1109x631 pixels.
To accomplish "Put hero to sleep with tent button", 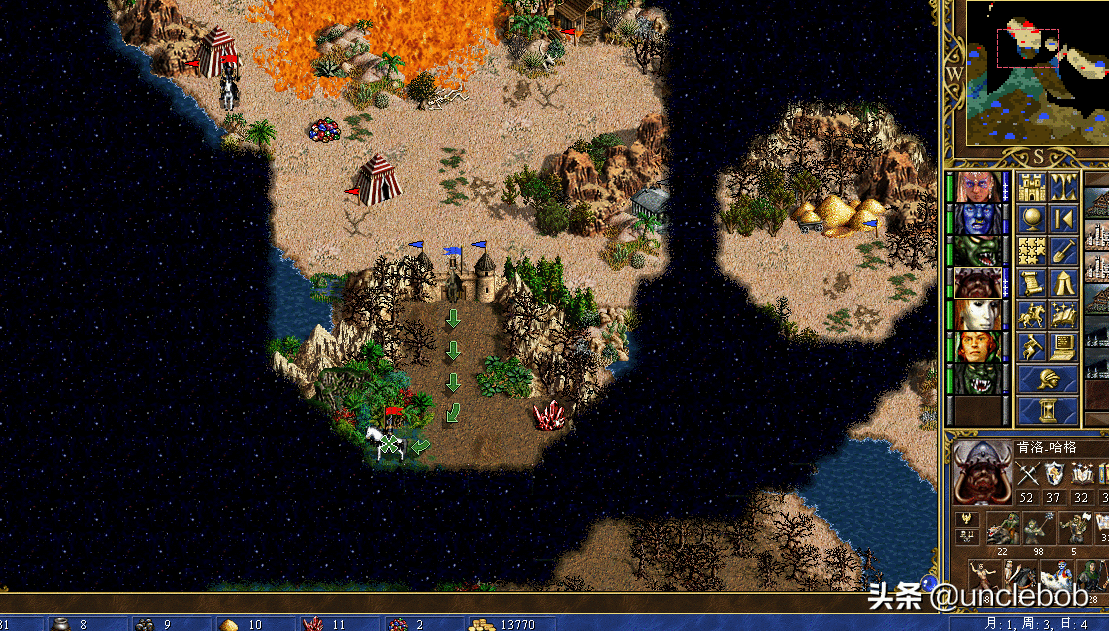I will 1063,283.
